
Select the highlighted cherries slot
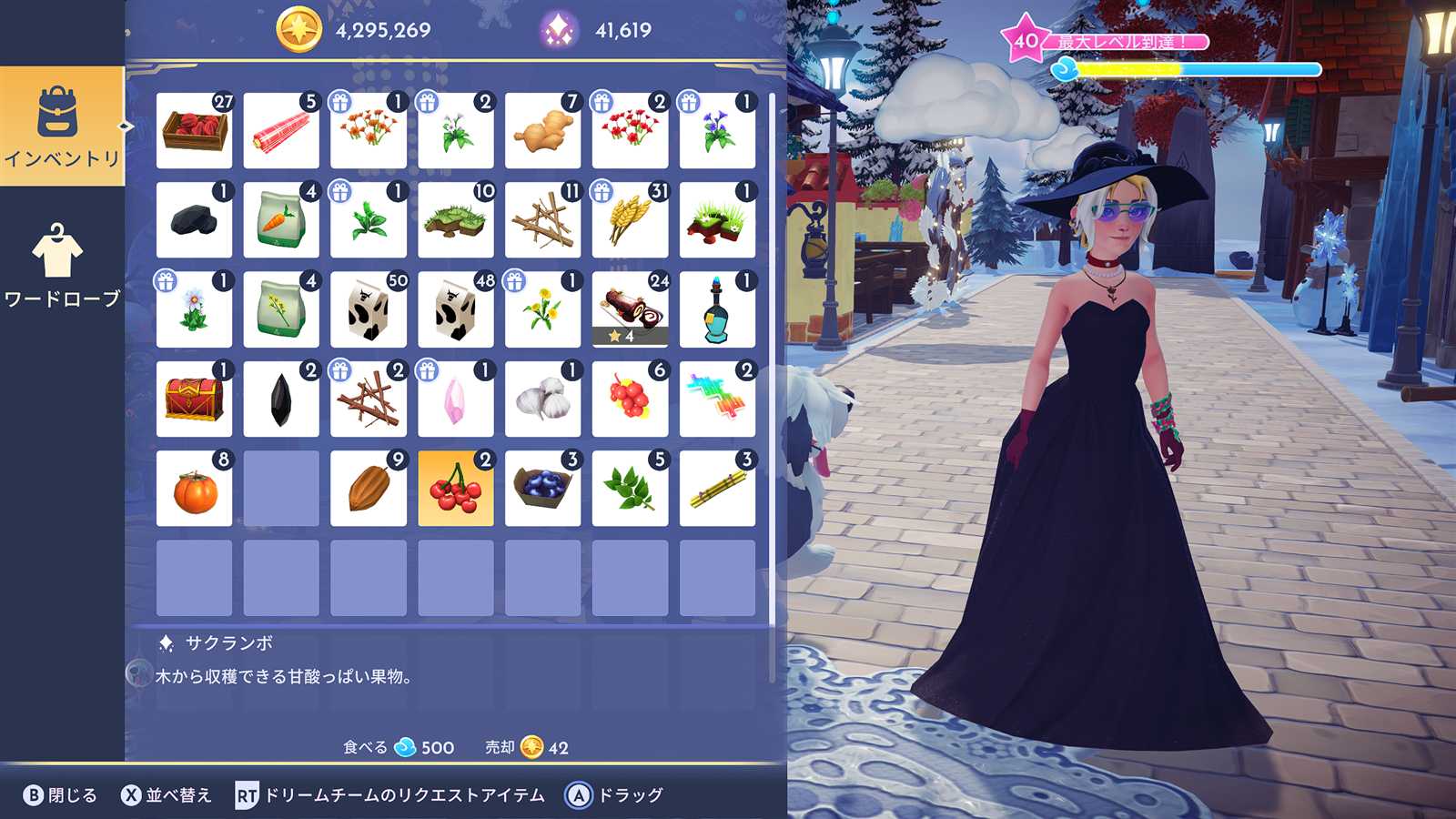pos(455,489)
